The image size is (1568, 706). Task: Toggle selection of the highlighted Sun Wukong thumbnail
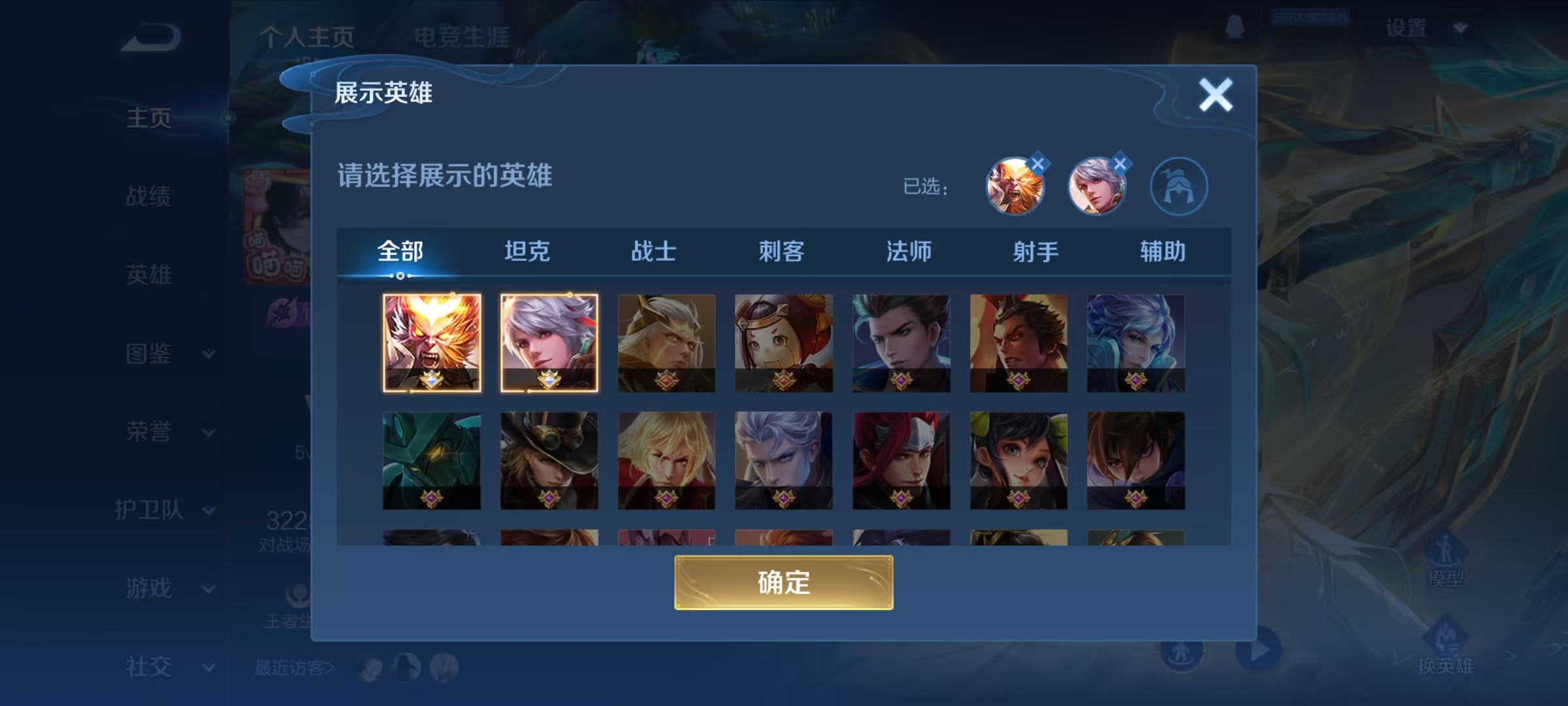[x=432, y=343]
